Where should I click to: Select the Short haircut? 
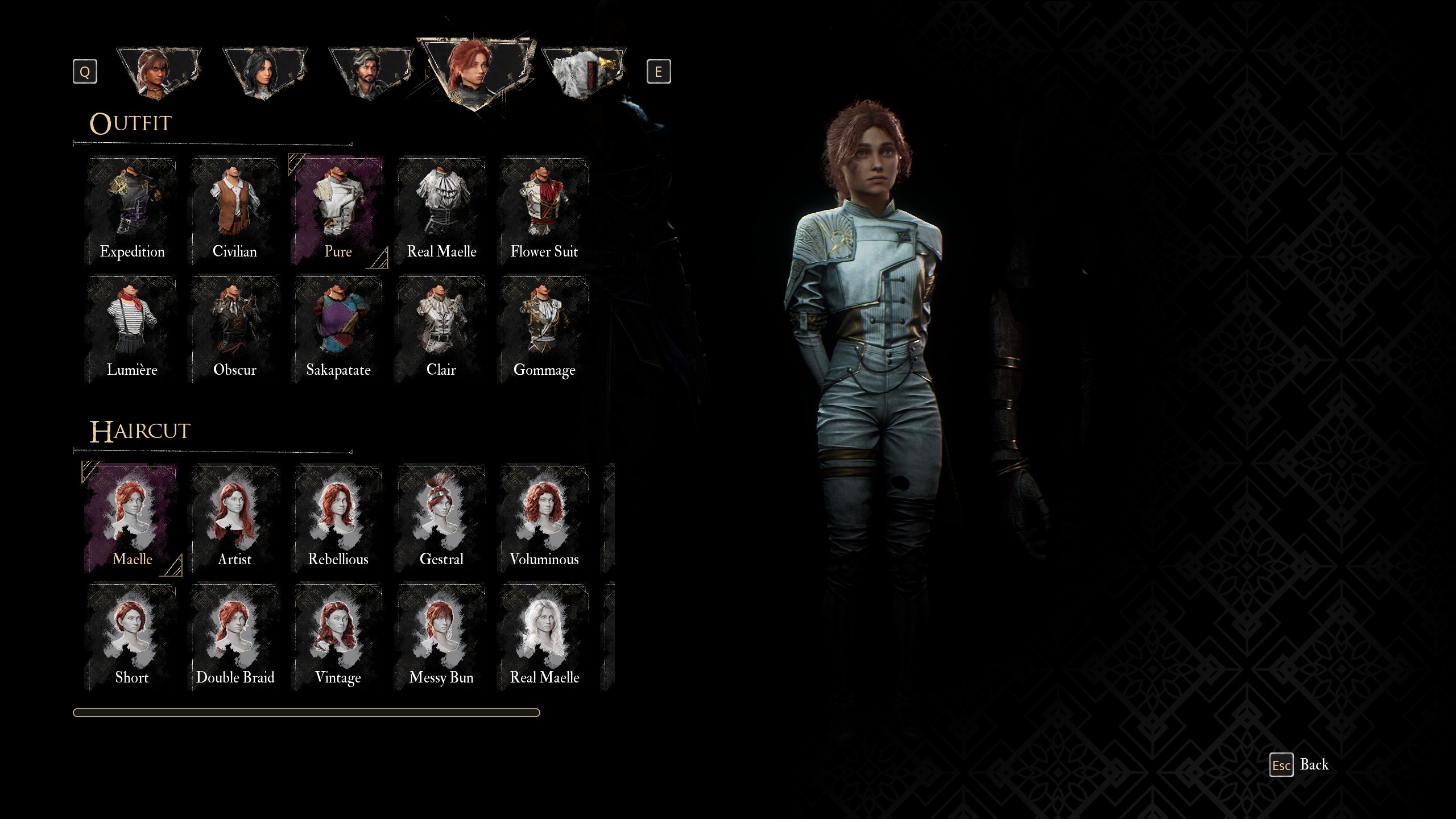[132, 636]
